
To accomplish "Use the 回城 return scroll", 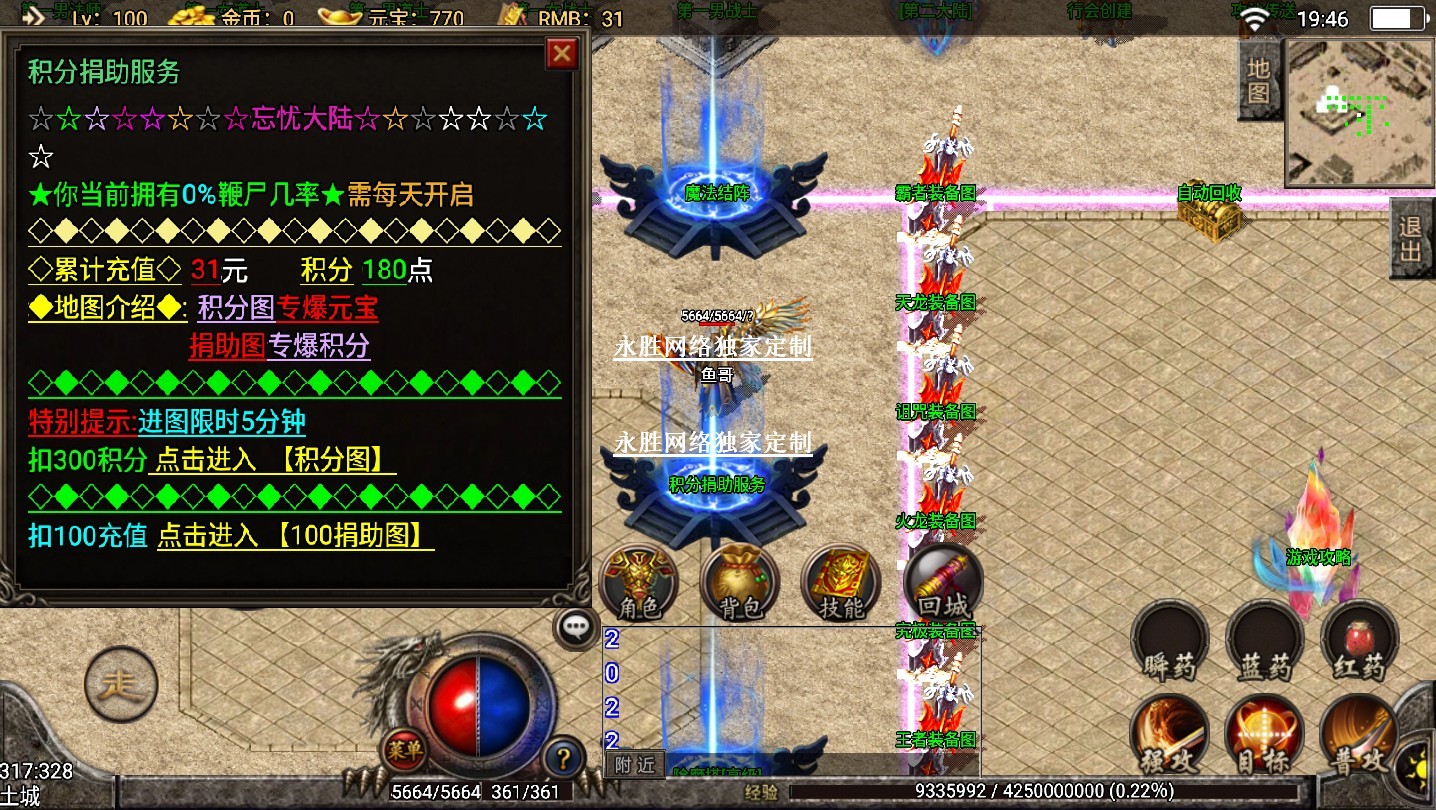I will click(x=942, y=583).
